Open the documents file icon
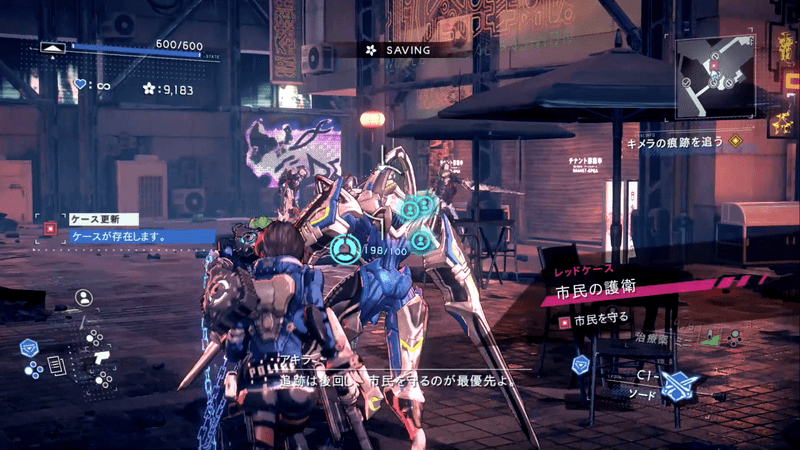Viewport: 800px width, 450px height. (x=56, y=367)
